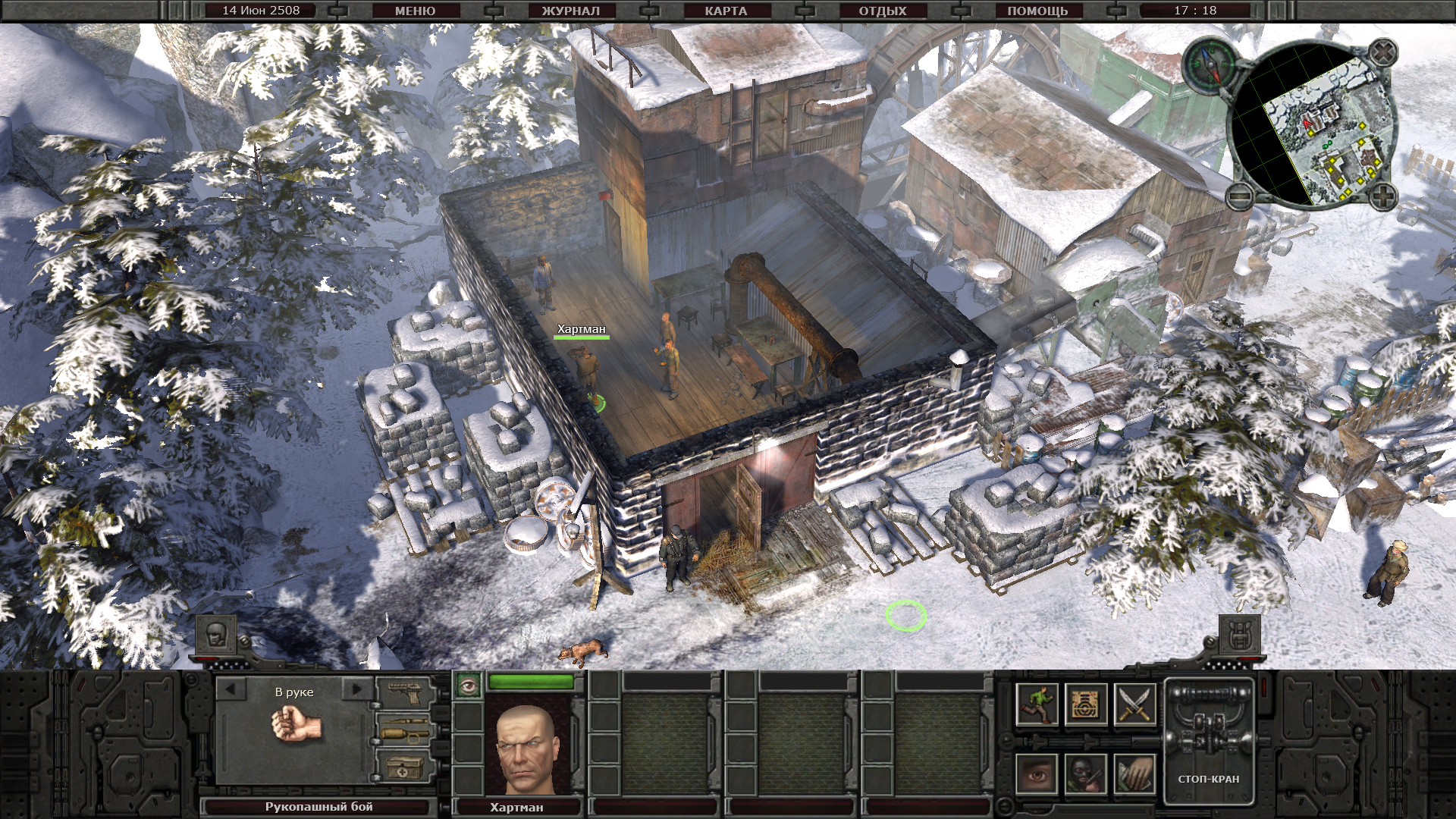Pull the СТОП-КРАН lever
This screenshot has height=819, width=1456.
click(1209, 739)
